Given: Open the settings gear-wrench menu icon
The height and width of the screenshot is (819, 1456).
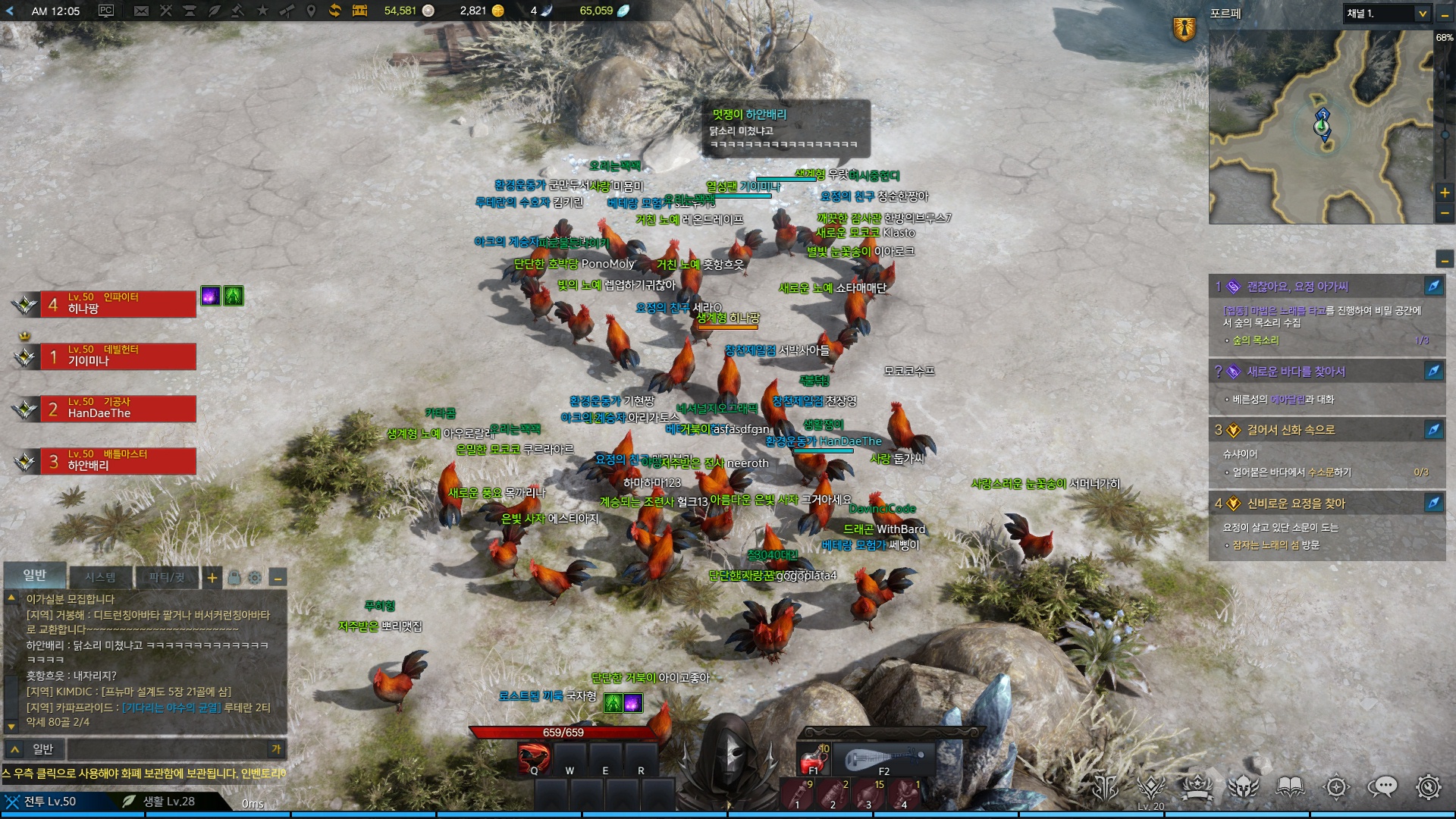Looking at the screenshot, I should click(1429, 787).
